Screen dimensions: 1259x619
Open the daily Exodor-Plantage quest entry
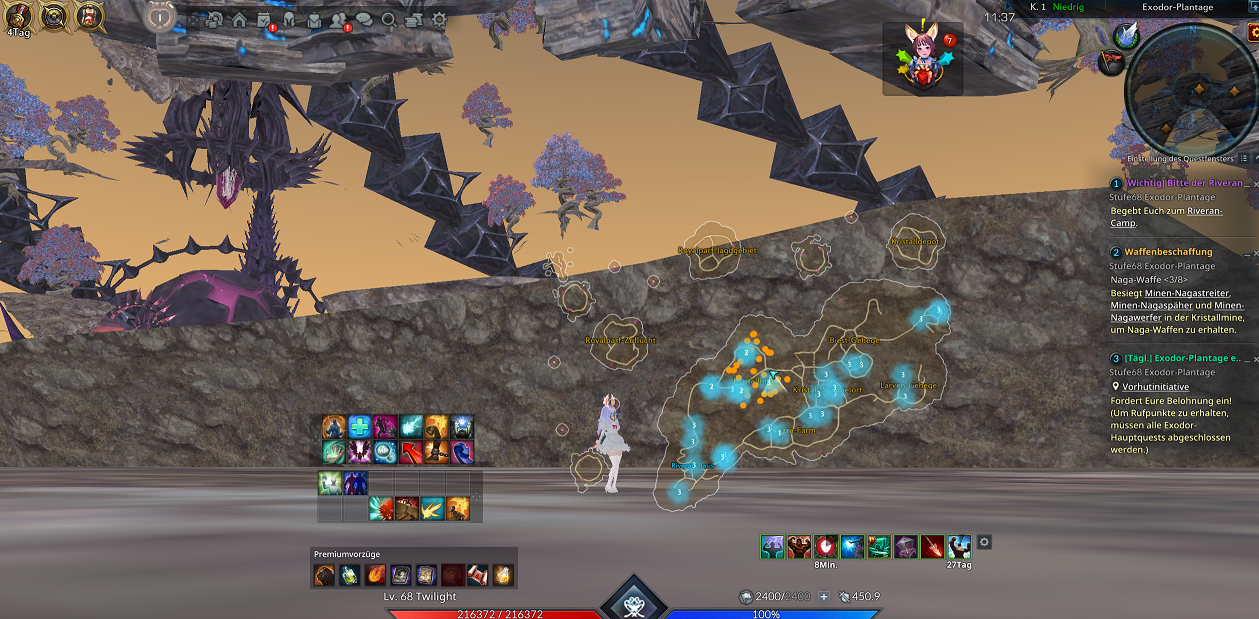point(1182,358)
